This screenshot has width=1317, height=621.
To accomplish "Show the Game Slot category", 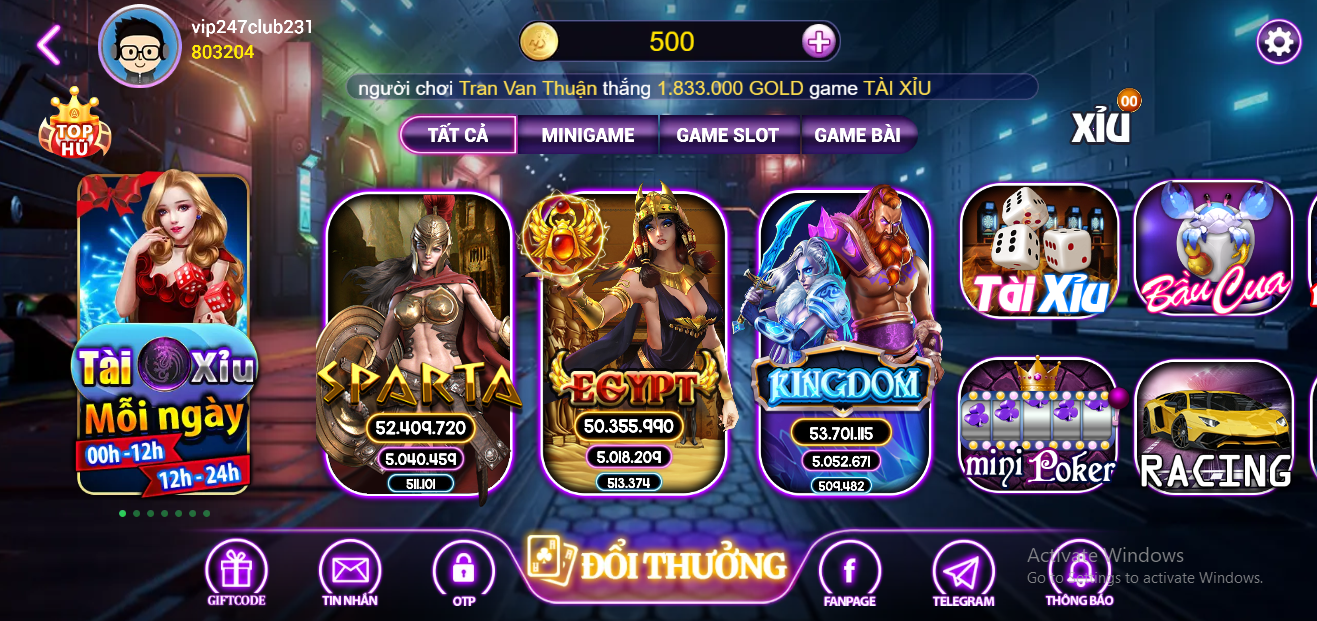I will [x=727, y=135].
